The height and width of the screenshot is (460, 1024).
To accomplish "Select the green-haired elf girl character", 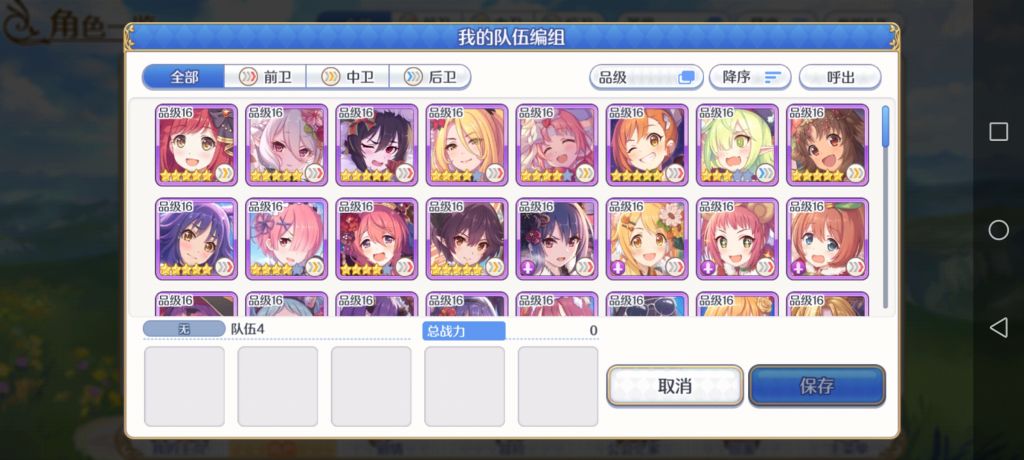I will [x=737, y=145].
